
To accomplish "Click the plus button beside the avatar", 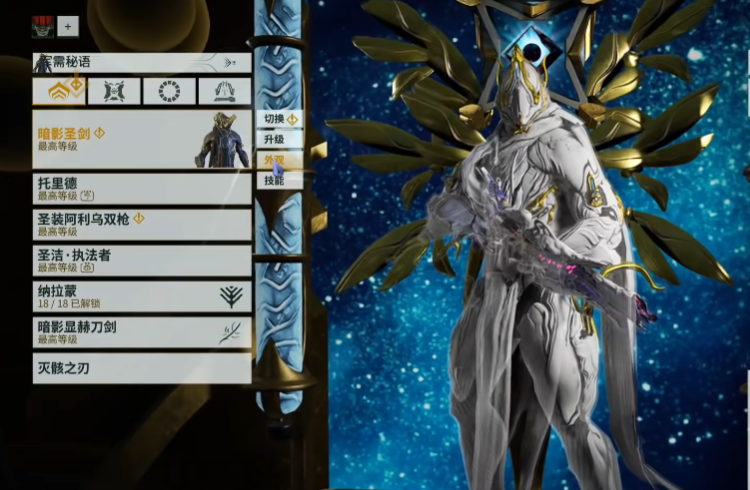I will tap(68, 26).
